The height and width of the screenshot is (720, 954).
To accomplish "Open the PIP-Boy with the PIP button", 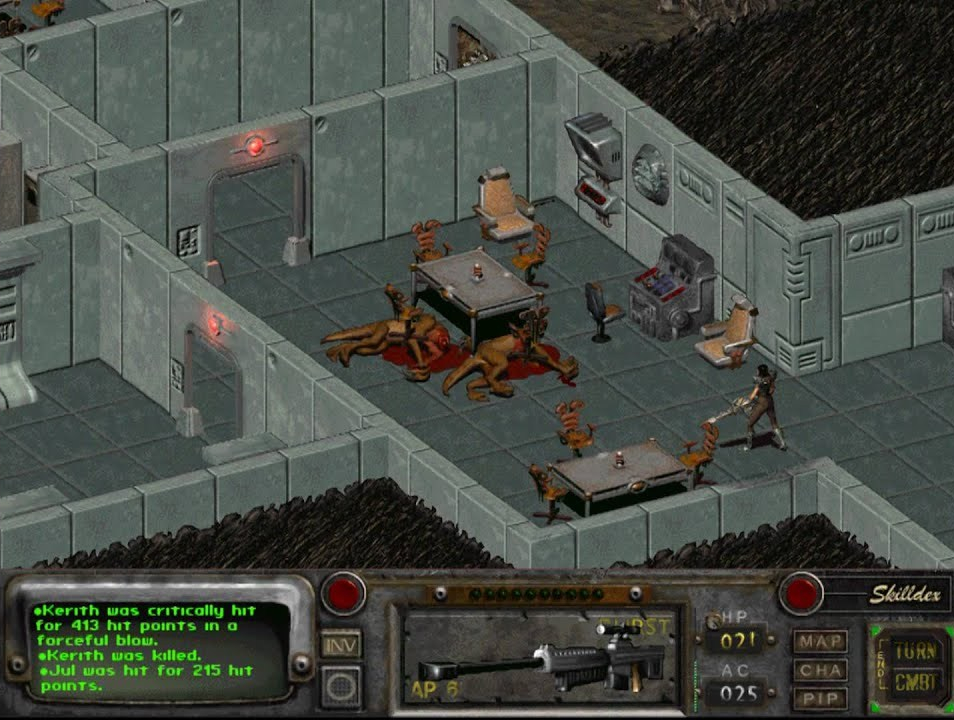I will (820, 698).
